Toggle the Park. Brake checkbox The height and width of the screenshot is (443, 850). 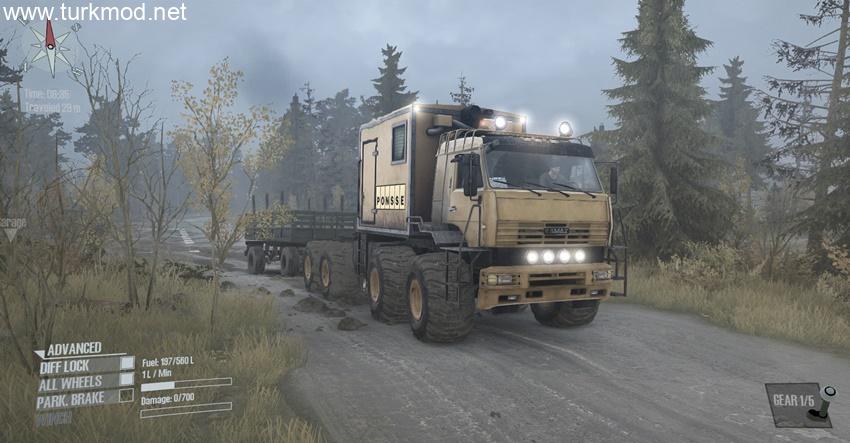point(127,396)
